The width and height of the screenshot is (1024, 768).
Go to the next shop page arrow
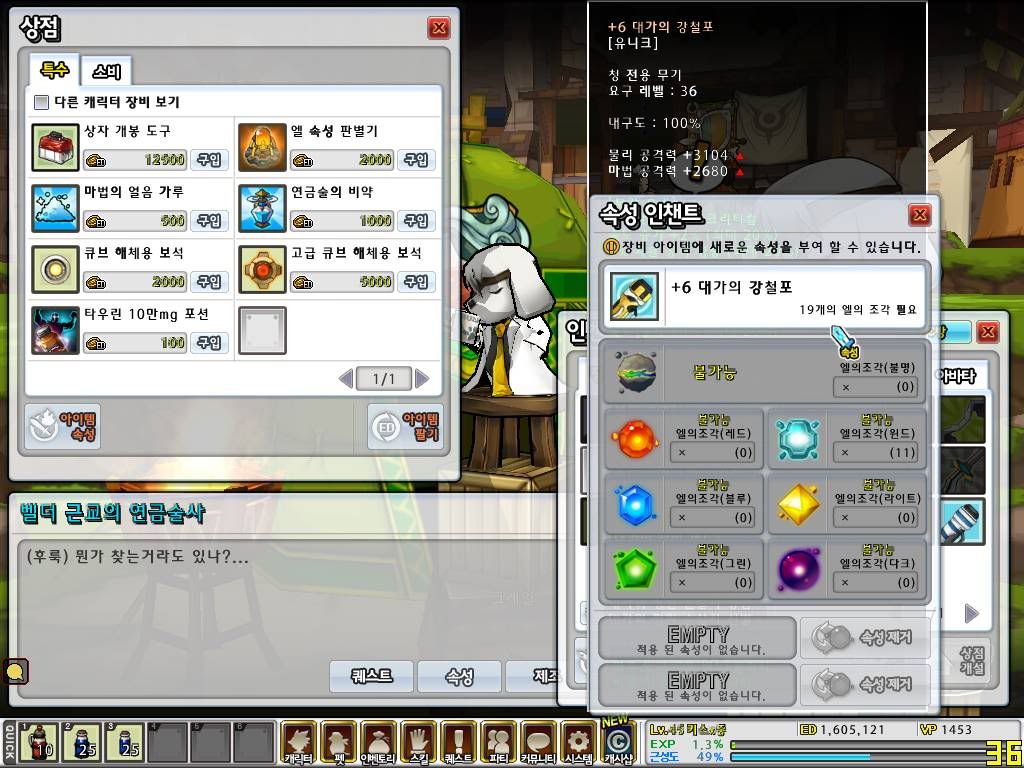click(423, 379)
